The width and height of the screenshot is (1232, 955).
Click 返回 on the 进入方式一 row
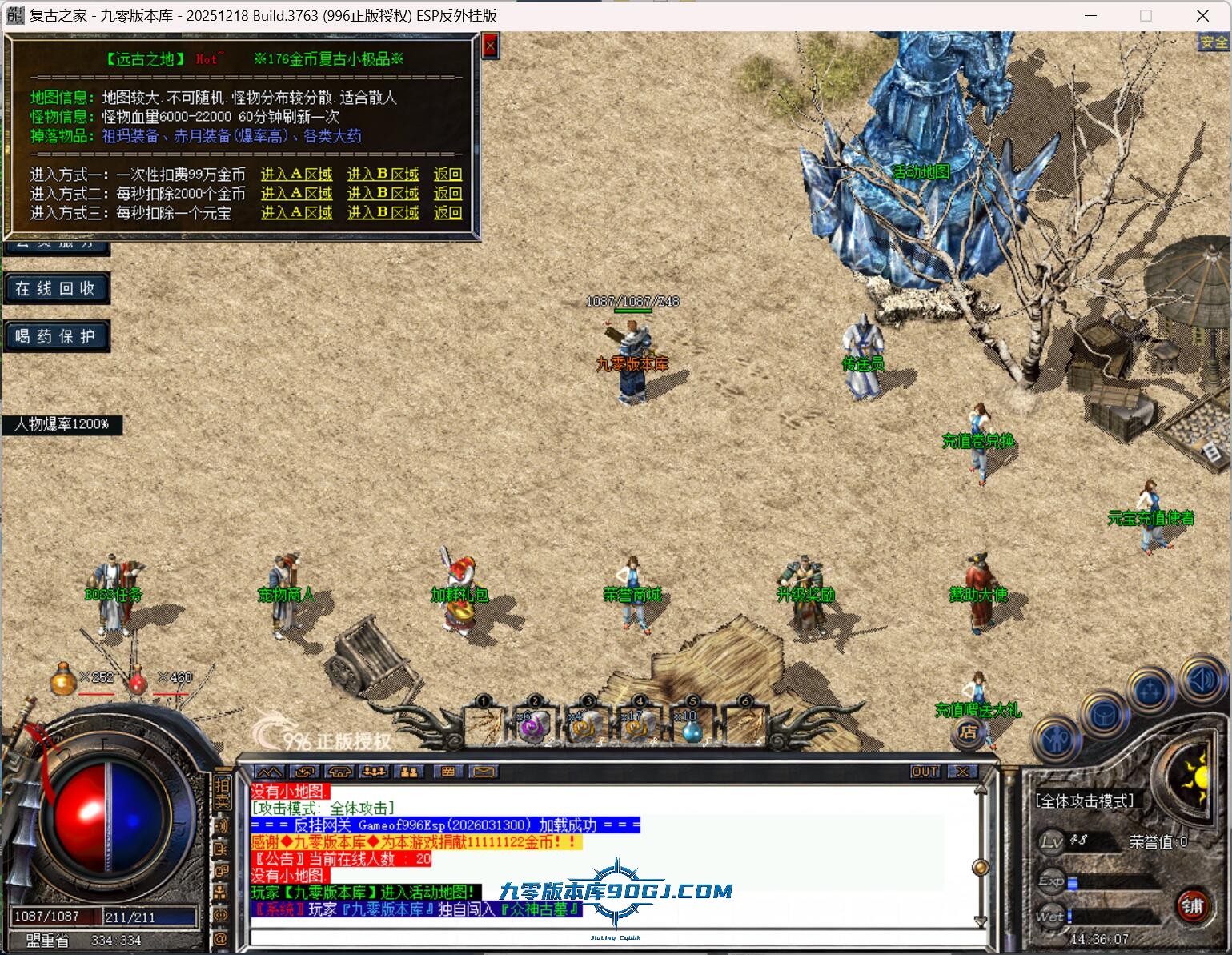pyautogui.click(x=447, y=175)
